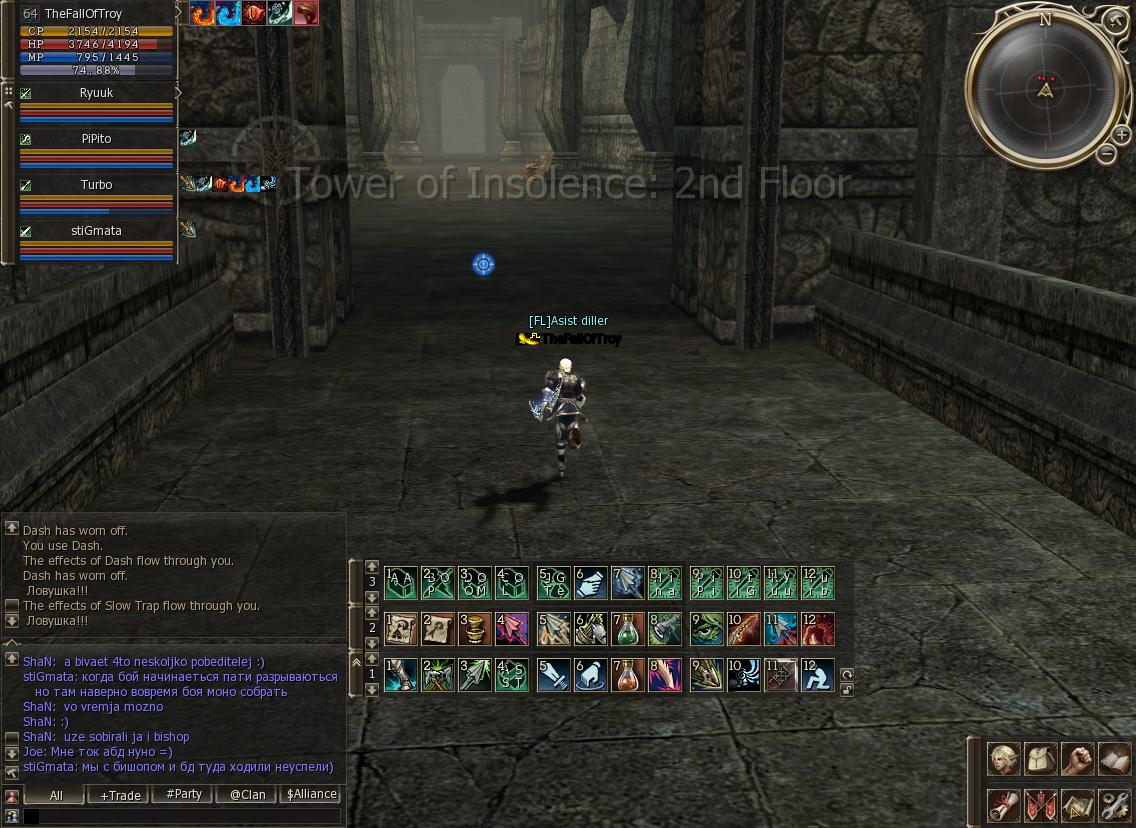Open the quest scroll icon

click(x=1004, y=805)
